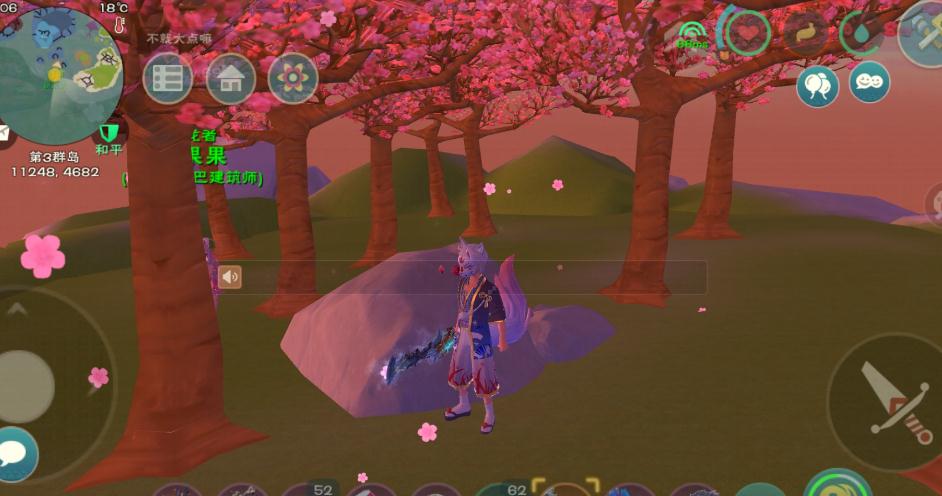Open the envelope mail icon
The width and height of the screenshot is (942, 496).
click(x=4, y=133)
